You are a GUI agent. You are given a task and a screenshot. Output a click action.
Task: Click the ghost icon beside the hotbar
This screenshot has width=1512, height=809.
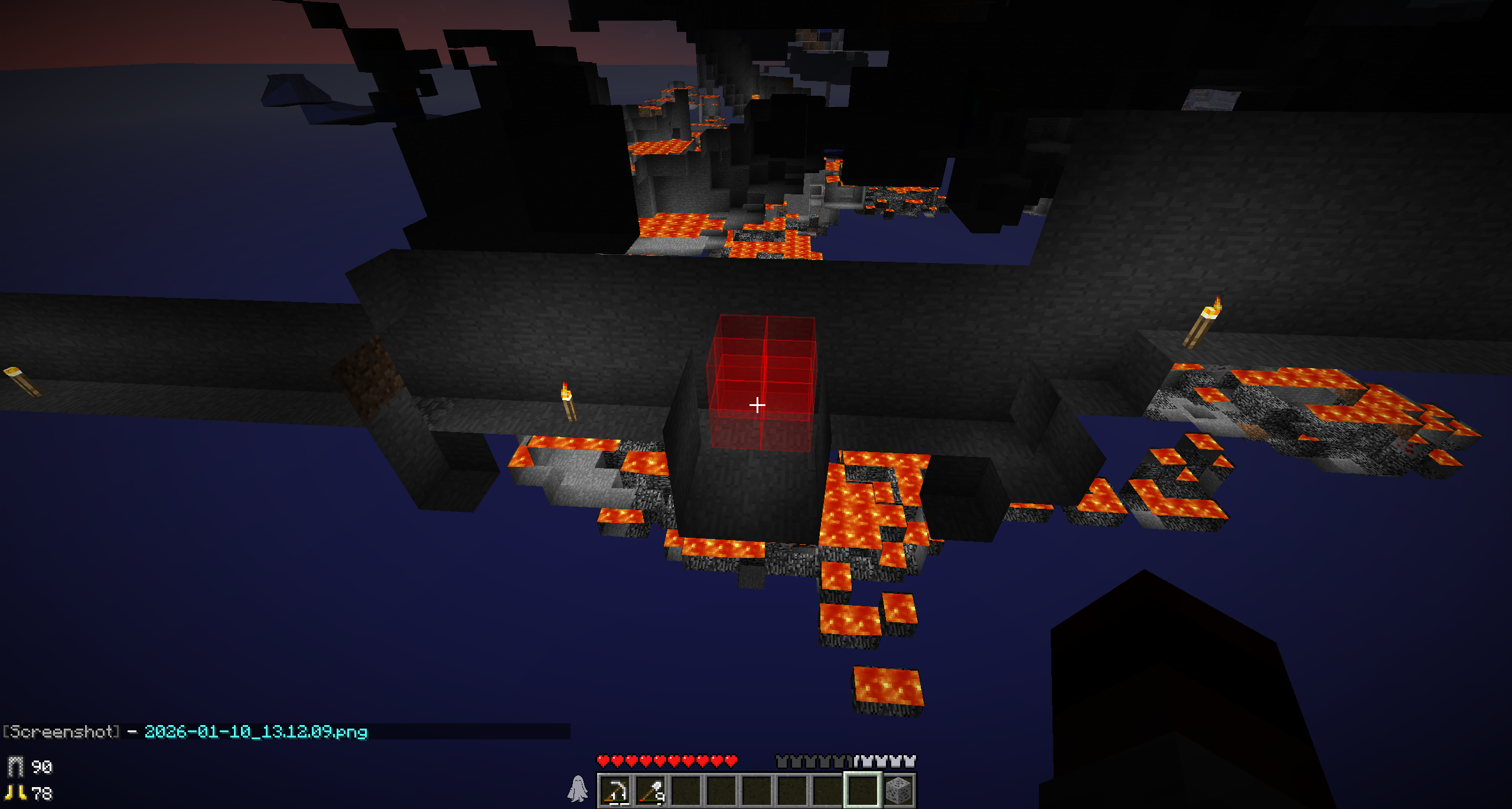click(578, 789)
